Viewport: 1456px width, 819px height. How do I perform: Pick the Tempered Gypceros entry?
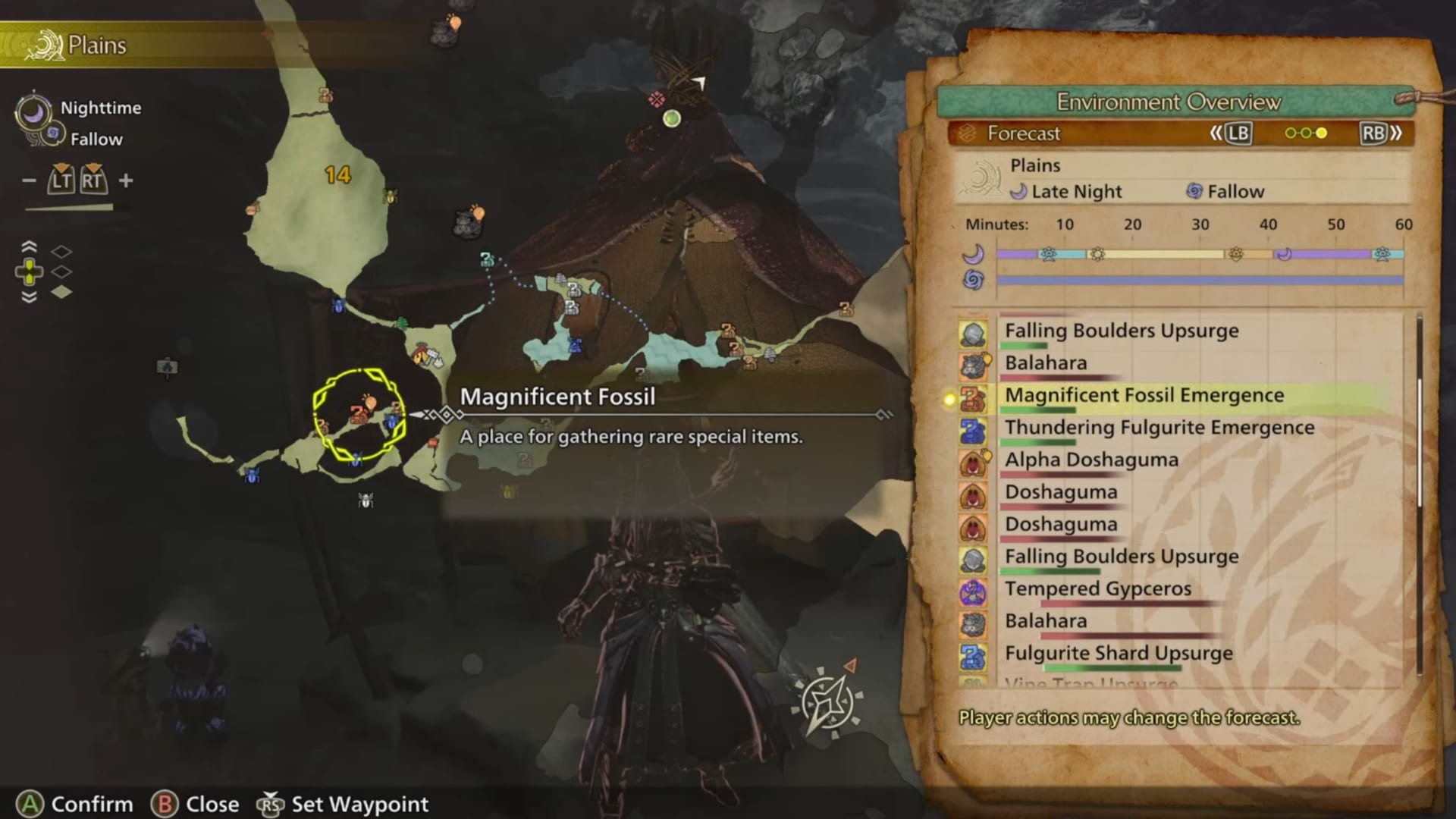1097,589
